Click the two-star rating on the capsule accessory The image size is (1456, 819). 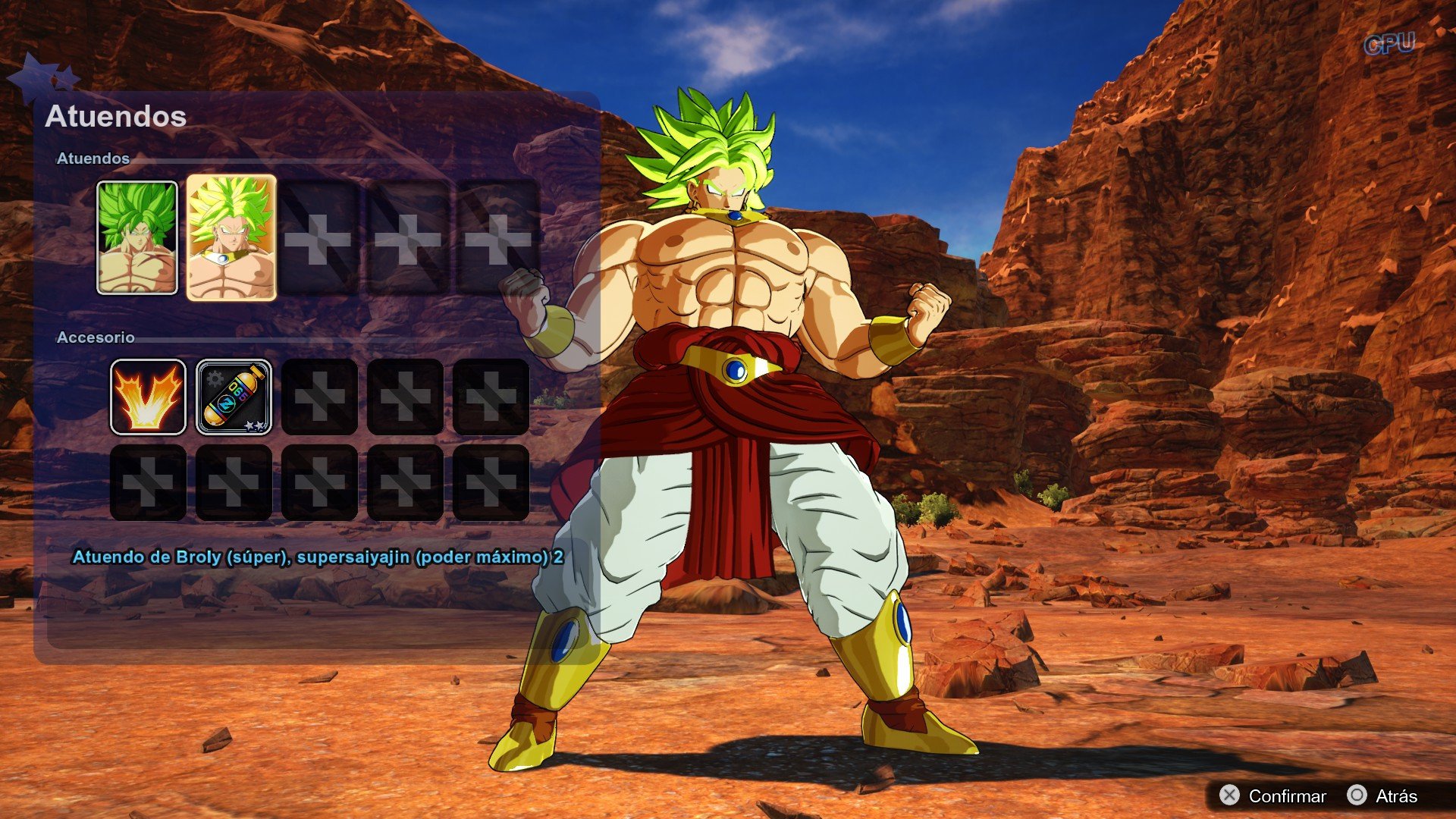click(x=254, y=427)
